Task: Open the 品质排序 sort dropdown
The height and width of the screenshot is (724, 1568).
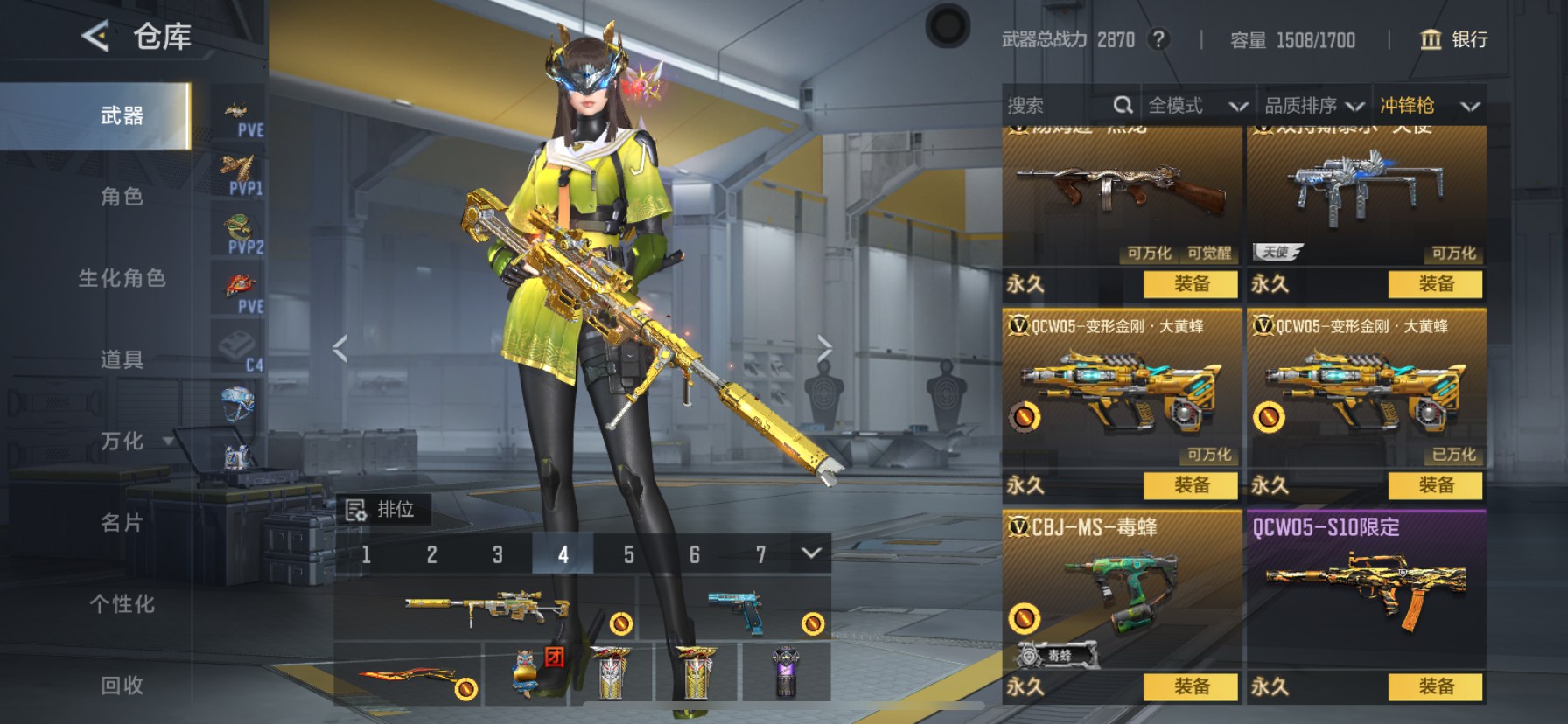Action: [1313, 106]
